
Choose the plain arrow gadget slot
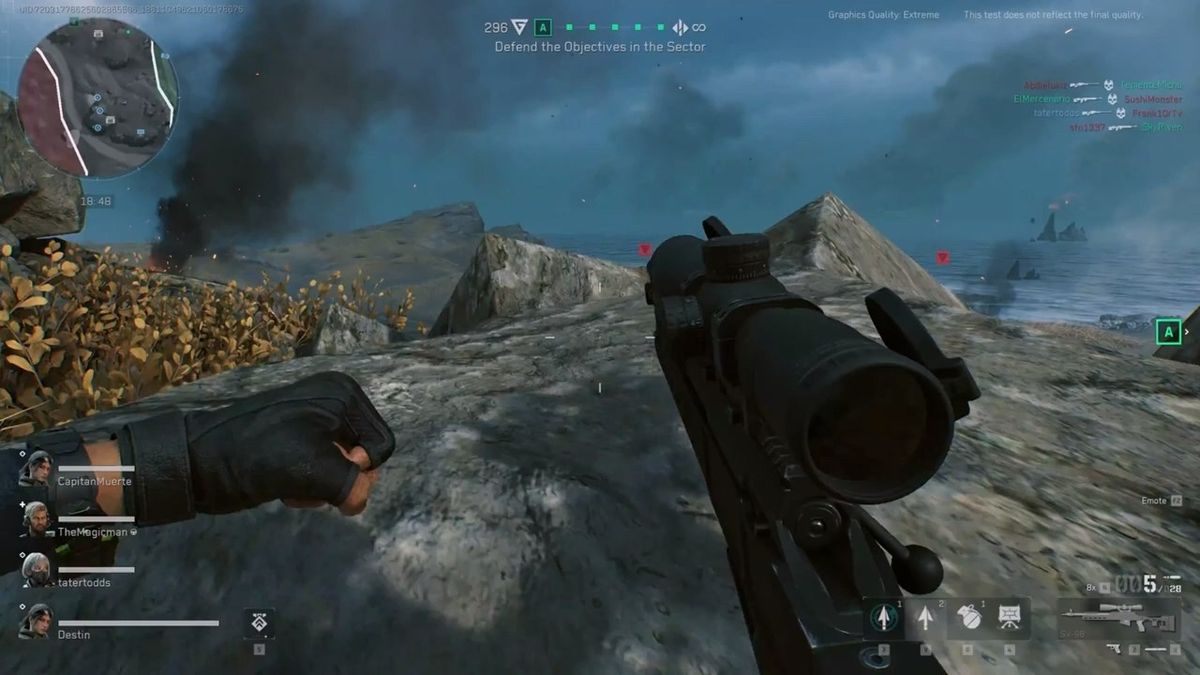[926, 619]
